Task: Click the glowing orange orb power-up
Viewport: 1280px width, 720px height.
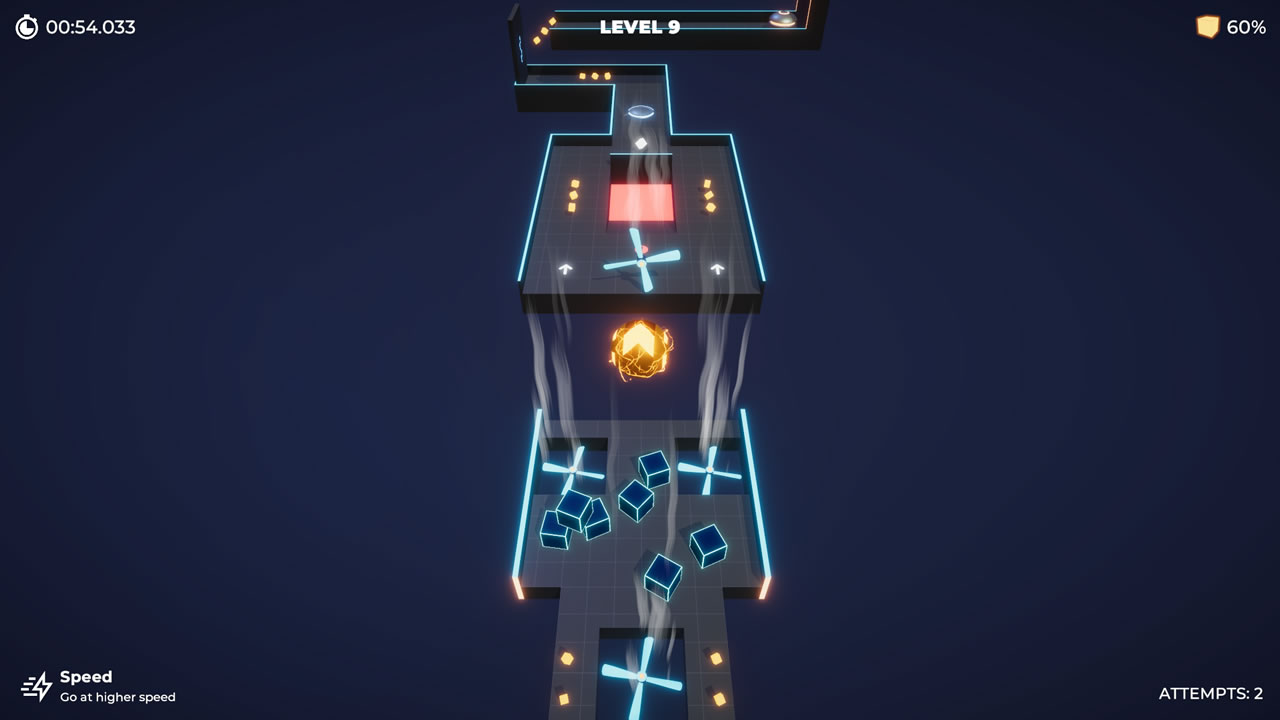Action: pos(640,350)
